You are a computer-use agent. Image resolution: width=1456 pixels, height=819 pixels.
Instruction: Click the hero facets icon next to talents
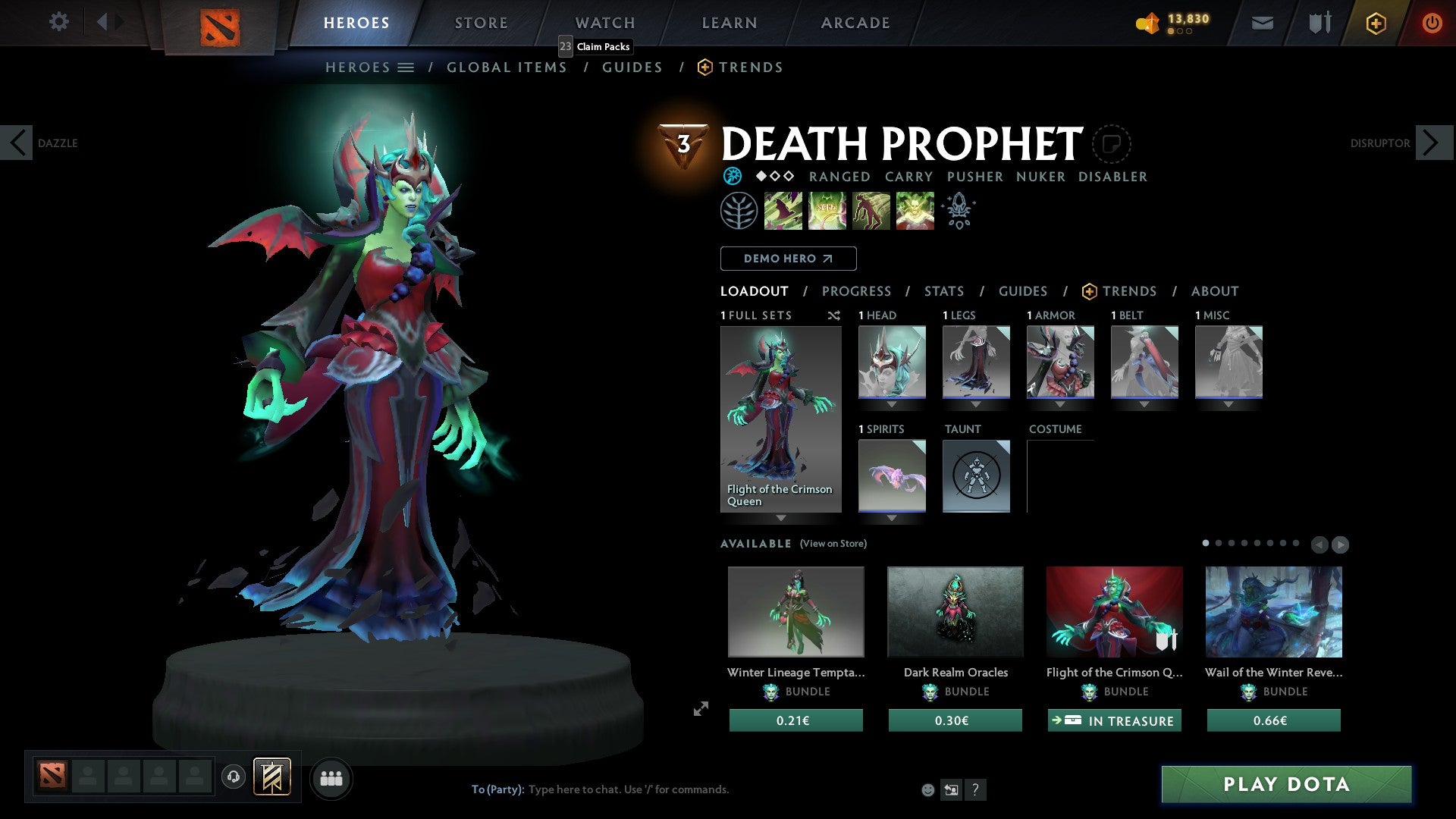click(958, 211)
